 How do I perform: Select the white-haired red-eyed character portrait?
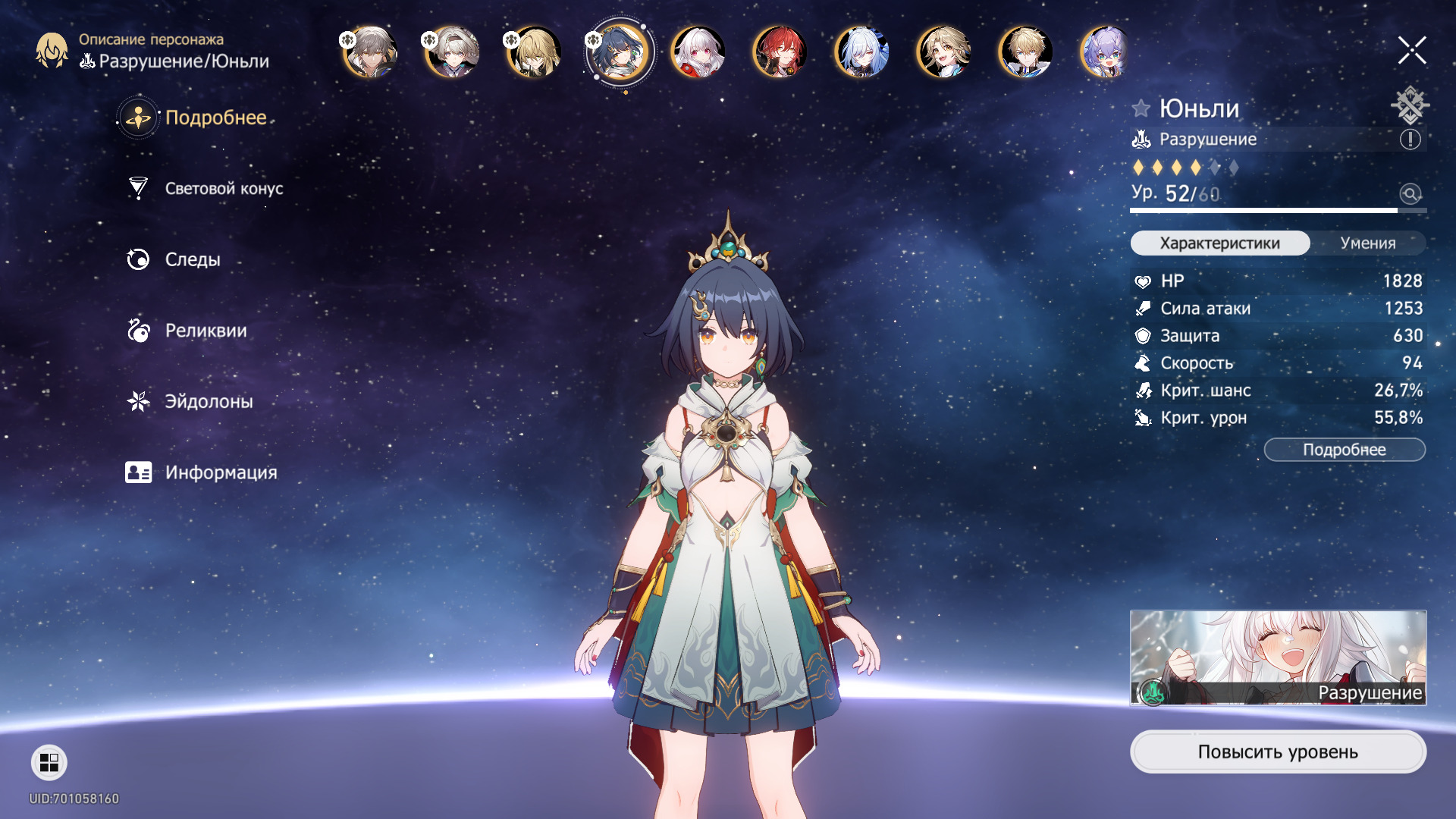click(698, 52)
